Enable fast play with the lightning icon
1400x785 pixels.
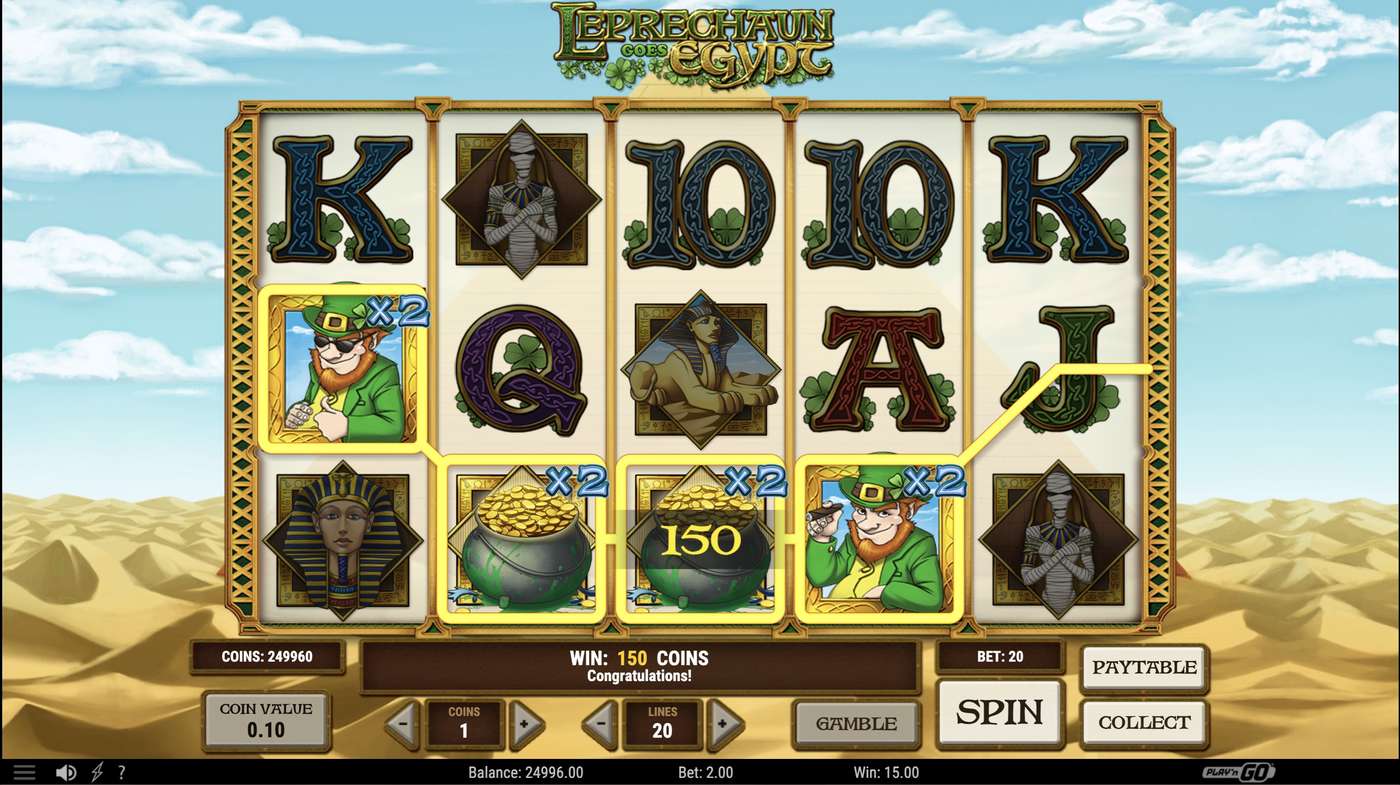coord(95,771)
